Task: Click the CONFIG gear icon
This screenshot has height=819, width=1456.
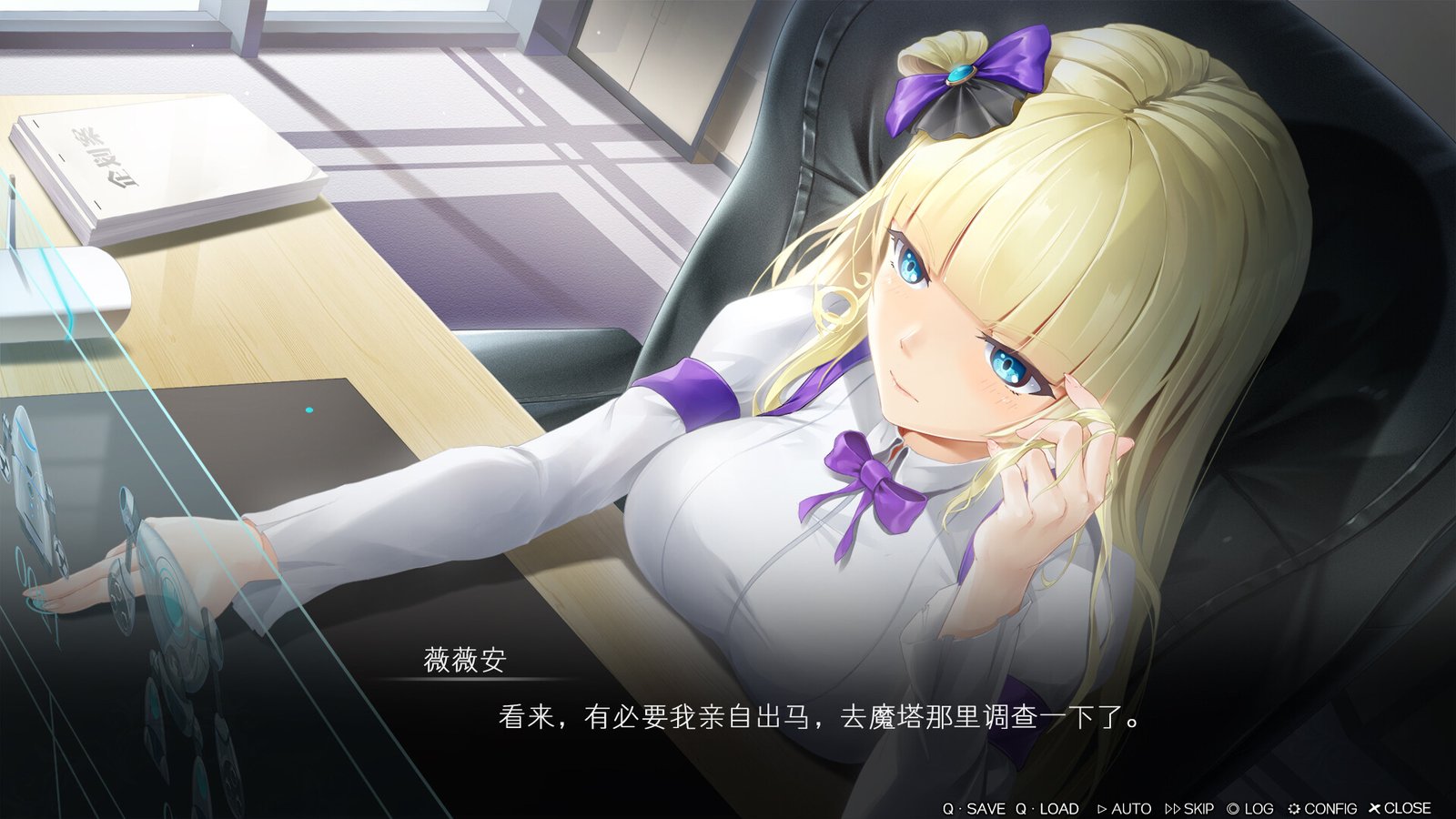Action: 1295,808
